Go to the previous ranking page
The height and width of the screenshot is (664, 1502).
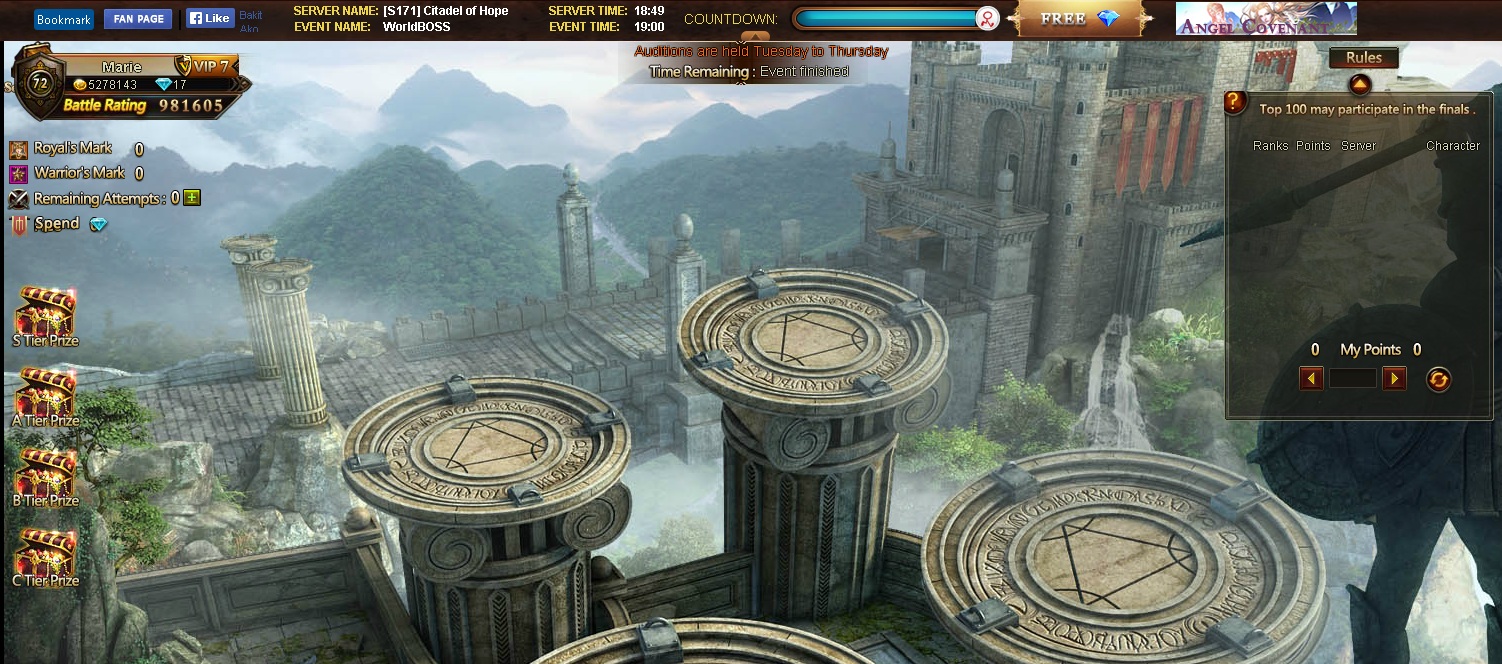click(1311, 378)
